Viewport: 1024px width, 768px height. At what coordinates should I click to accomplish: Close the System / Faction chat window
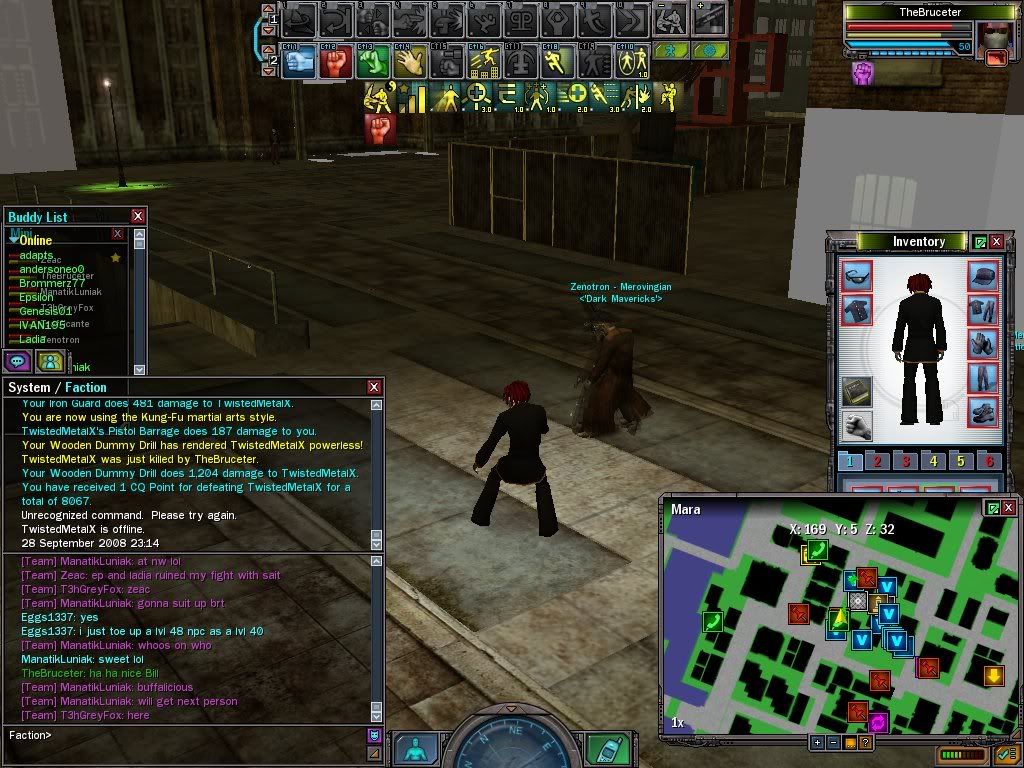pyautogui.click(x=374, y=387)
